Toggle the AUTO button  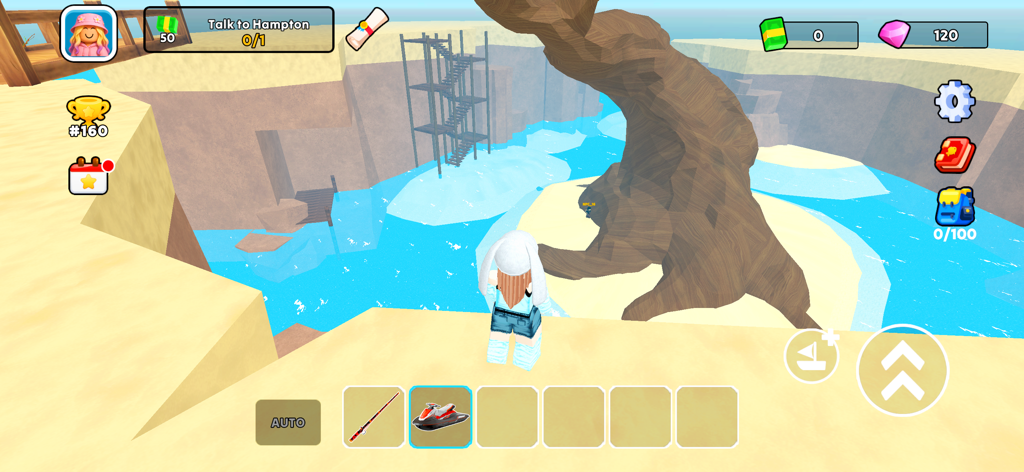click(288, 422)
